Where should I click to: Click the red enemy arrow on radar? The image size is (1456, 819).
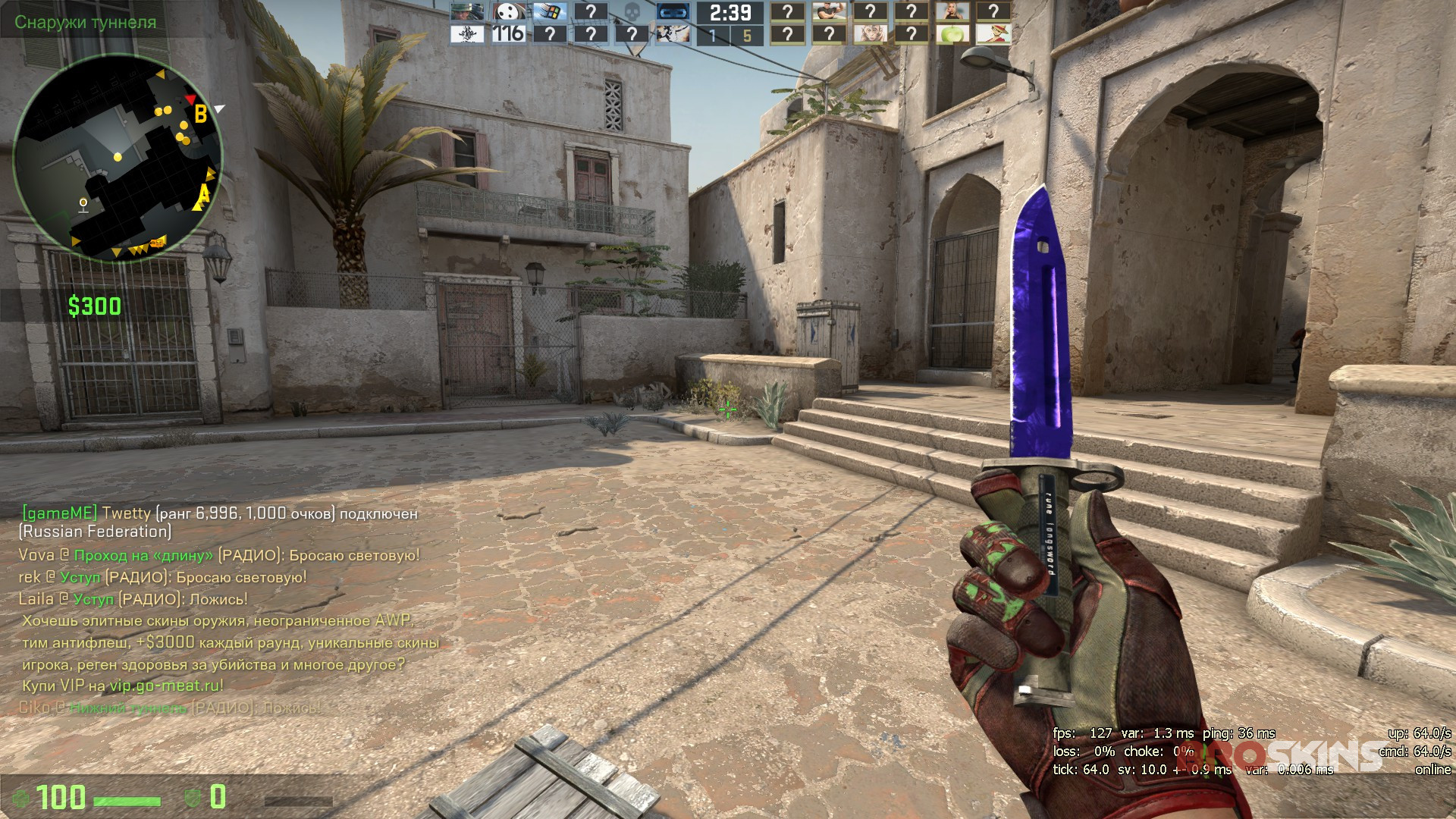190,99
